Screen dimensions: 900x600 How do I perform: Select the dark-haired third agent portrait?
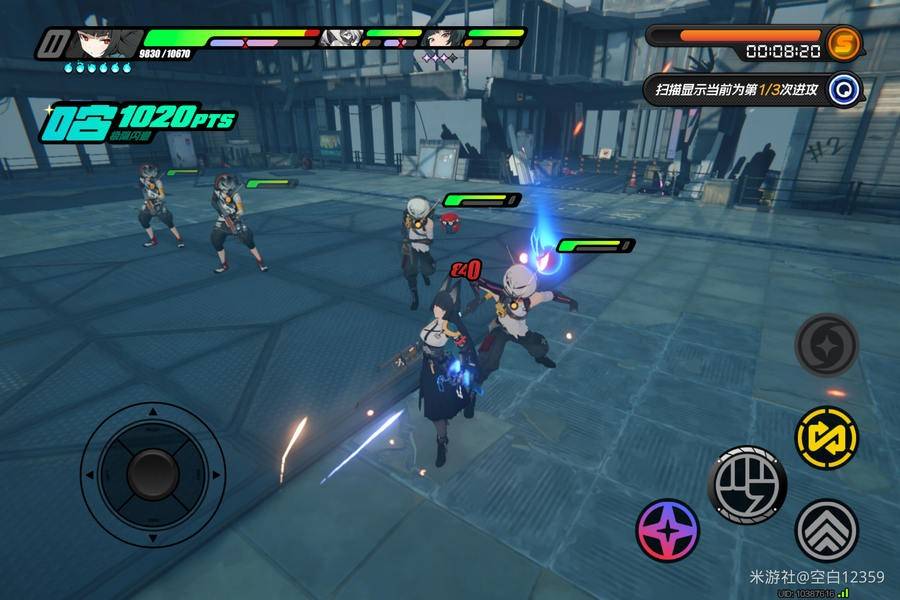440,39
